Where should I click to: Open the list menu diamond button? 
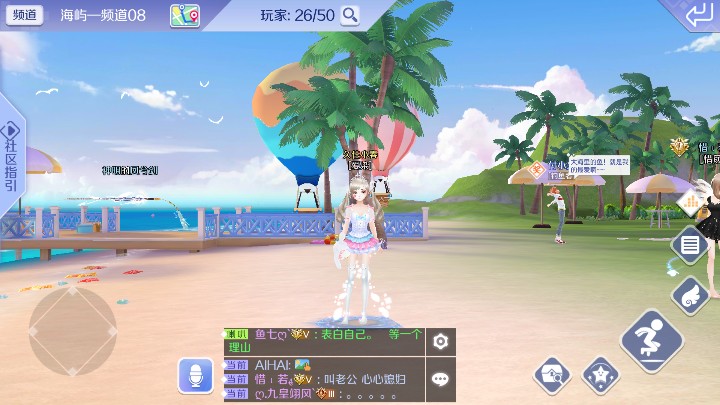tap(690, 244)
